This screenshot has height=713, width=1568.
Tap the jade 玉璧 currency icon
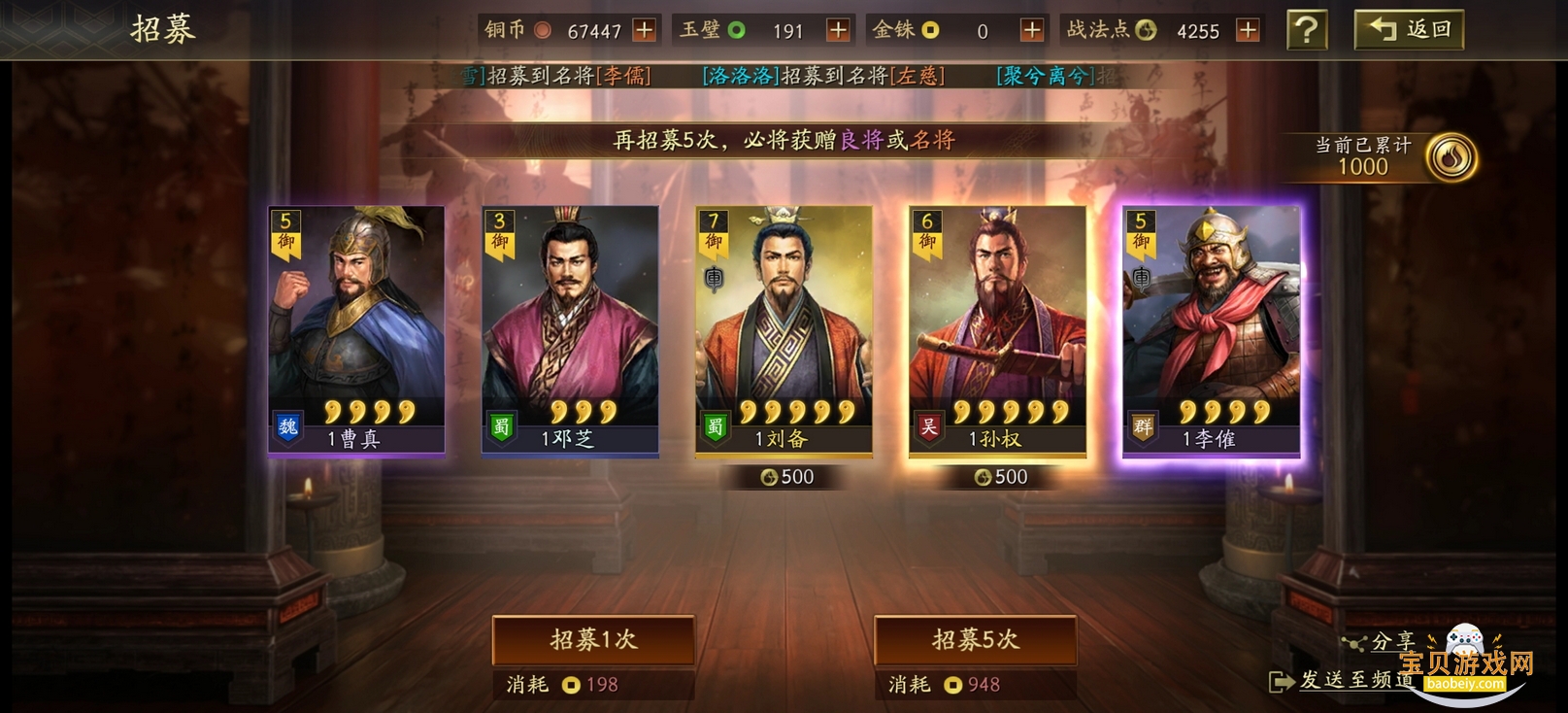(x=736, y=29)
